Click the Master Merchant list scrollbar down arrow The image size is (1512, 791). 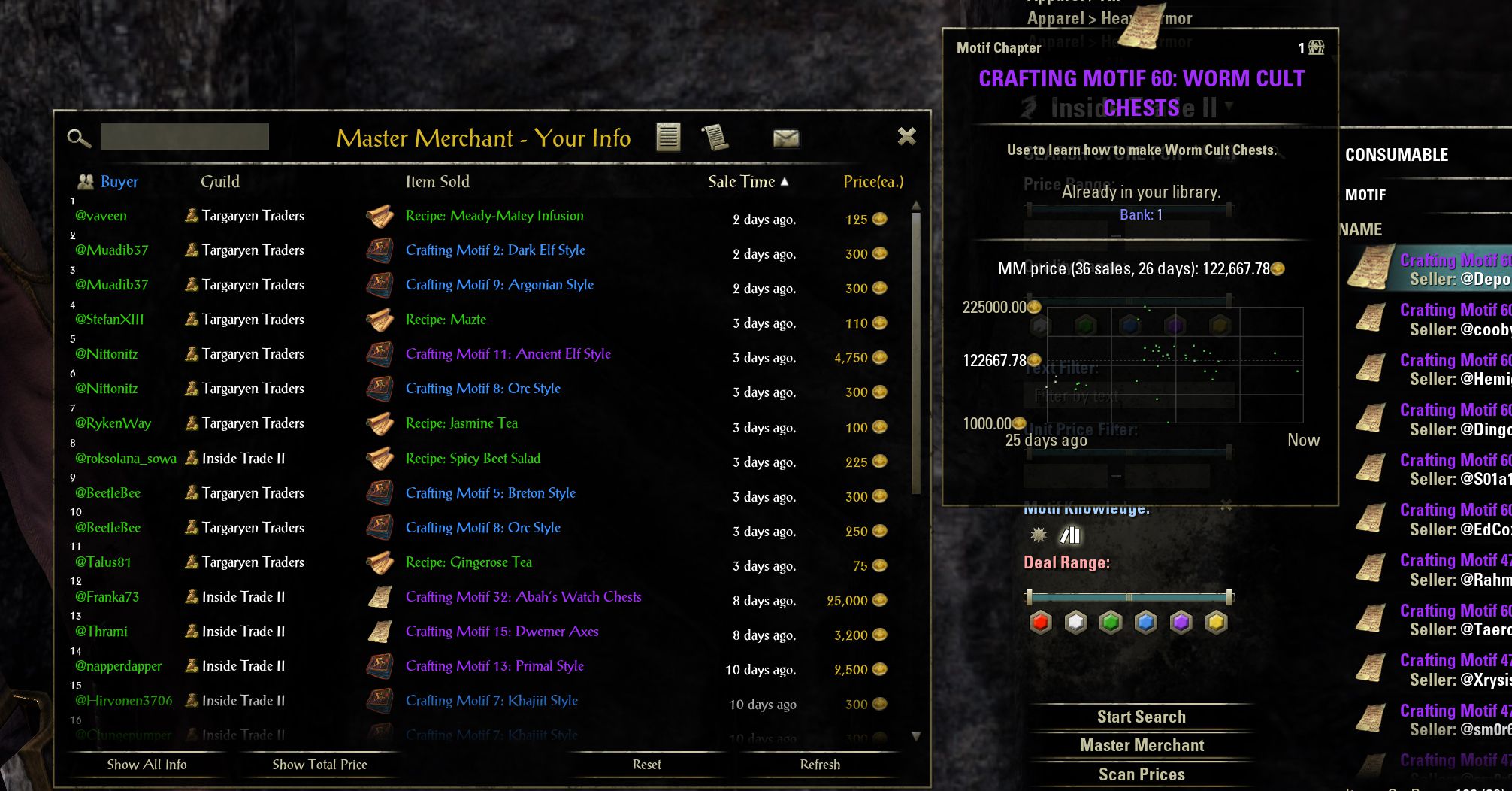(x=916, y=737)
